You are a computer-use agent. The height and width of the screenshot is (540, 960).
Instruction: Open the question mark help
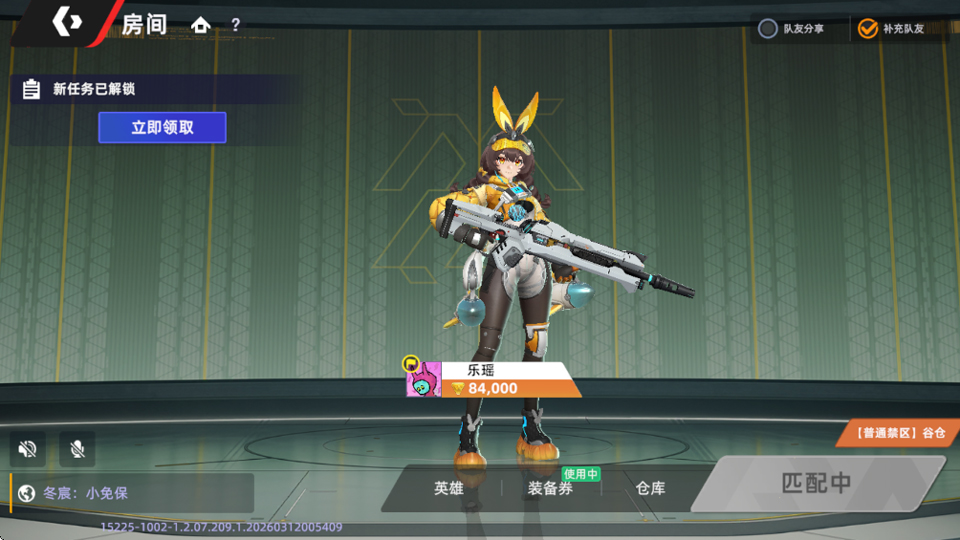pyautogui.click(x=236, y=25)
